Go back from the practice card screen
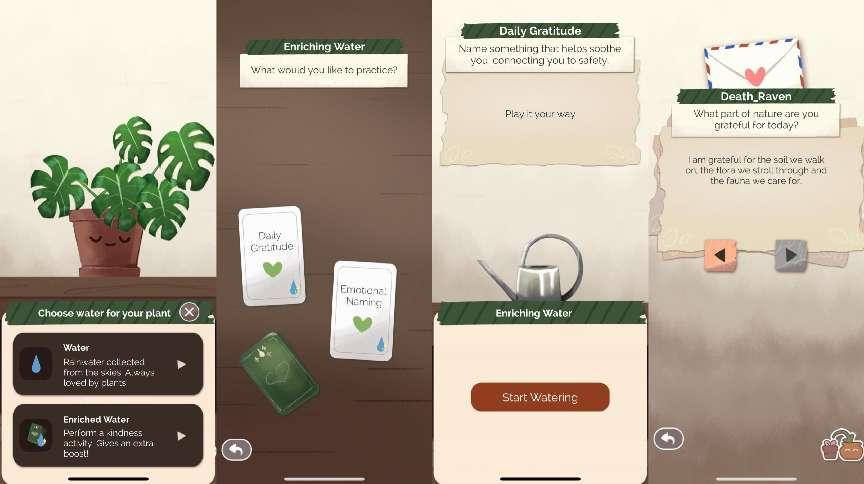 click(x=236, y=450)
